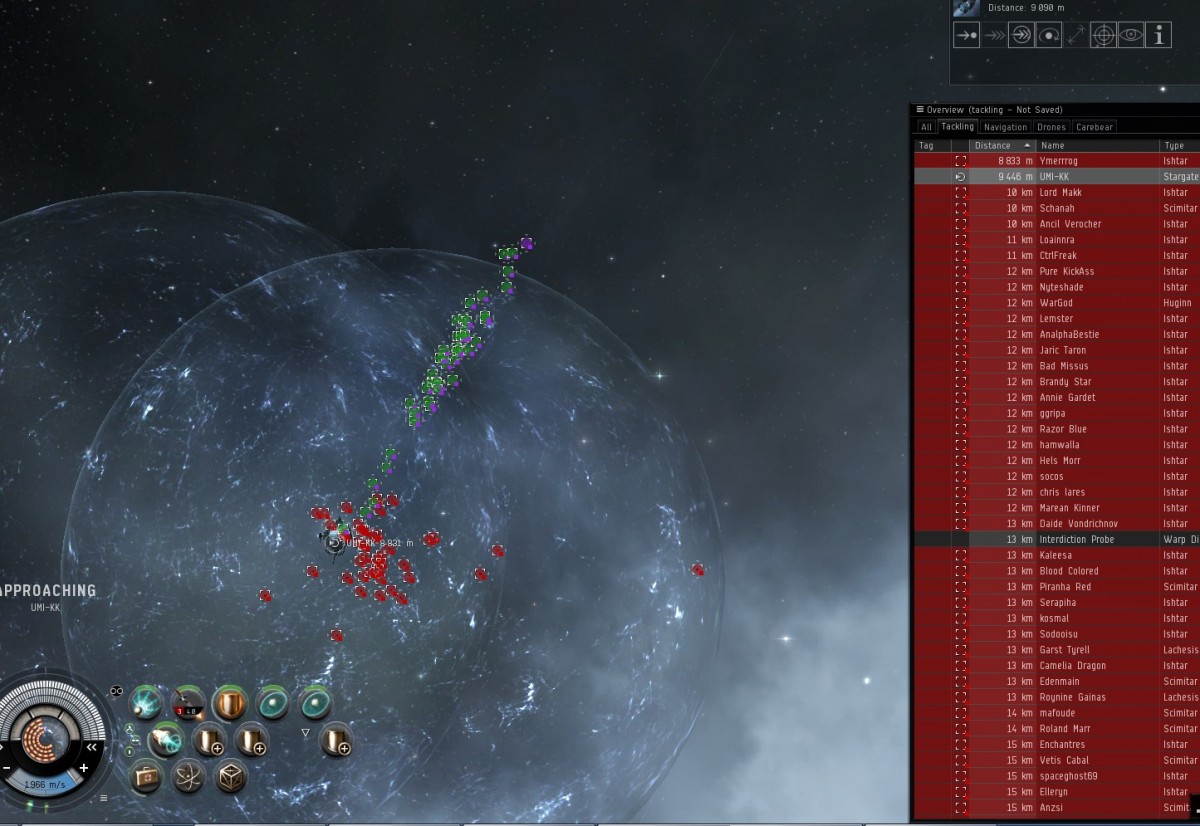The height and width of the screenshot is (826, 1200).
Task: Select the Interdiction Probe row
Action: pyautogui.click(x=1058, y=540)
